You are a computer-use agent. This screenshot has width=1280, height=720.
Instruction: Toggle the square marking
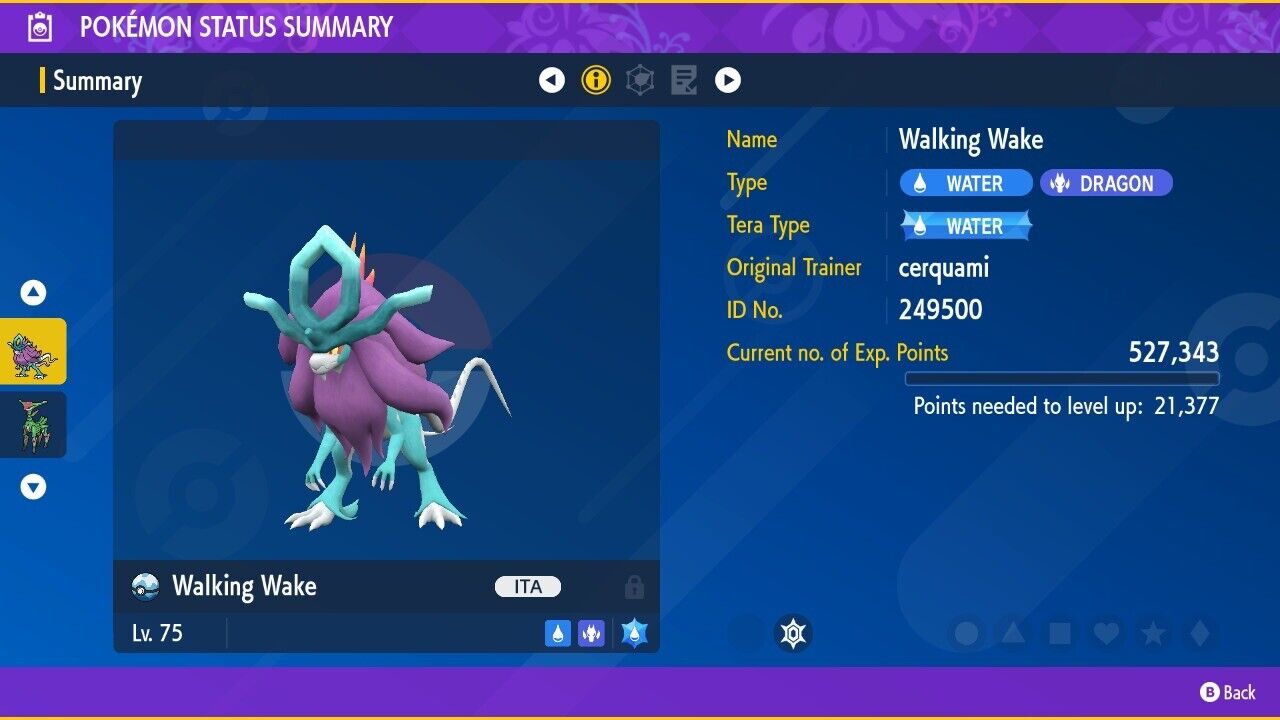(x=1059, y=633)
